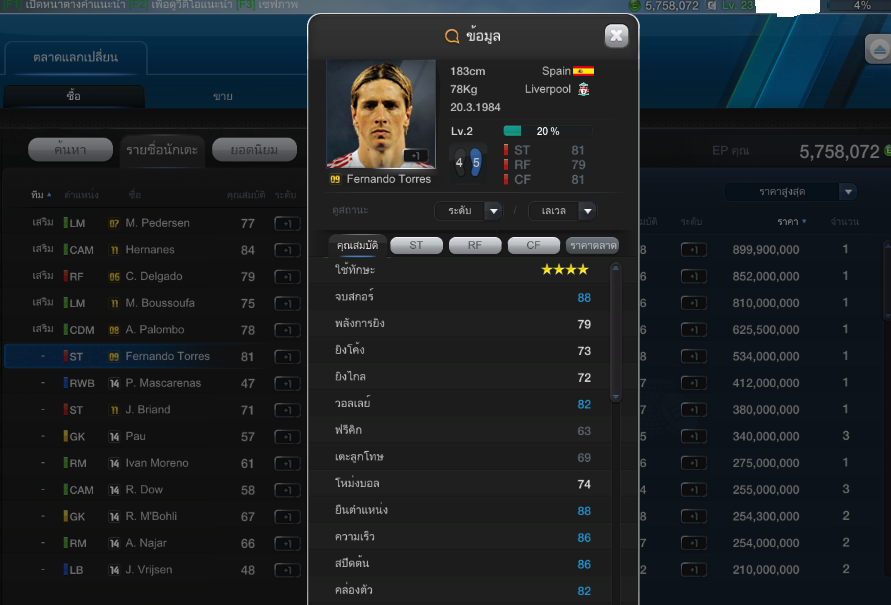891x605 pixels.
Task: Select the คุณสมบัติ attributes tab
Action: coord(357,245)
